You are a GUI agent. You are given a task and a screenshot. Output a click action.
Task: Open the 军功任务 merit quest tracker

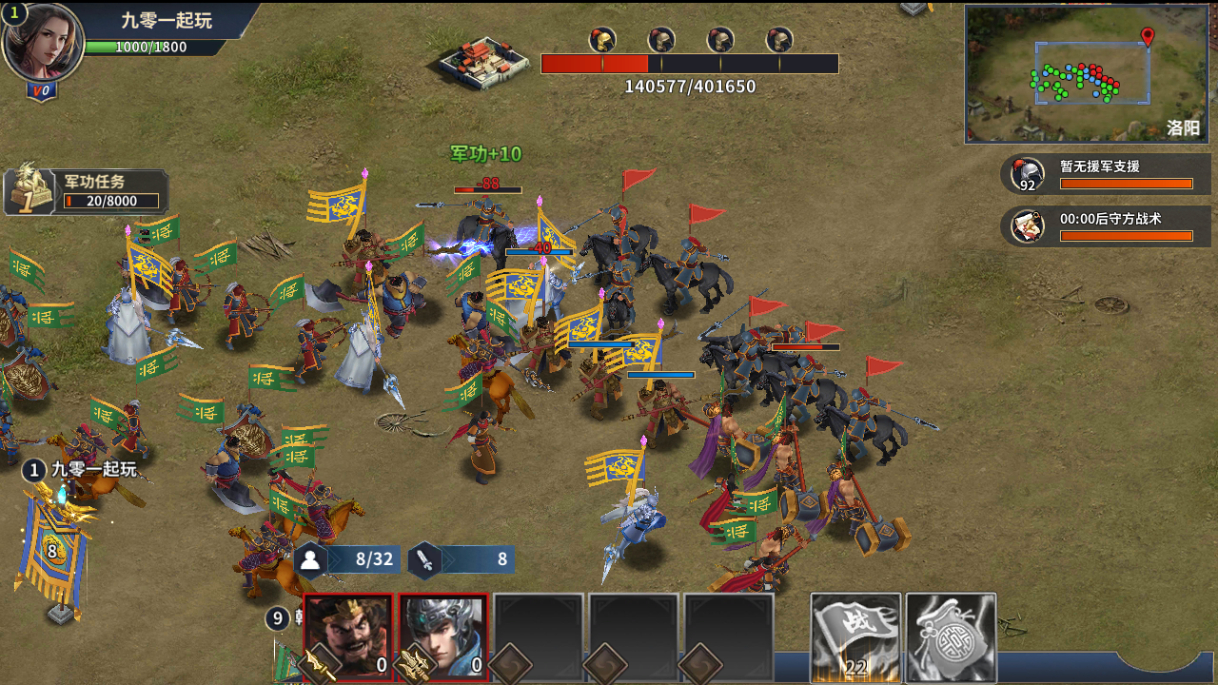pos(87,191)
